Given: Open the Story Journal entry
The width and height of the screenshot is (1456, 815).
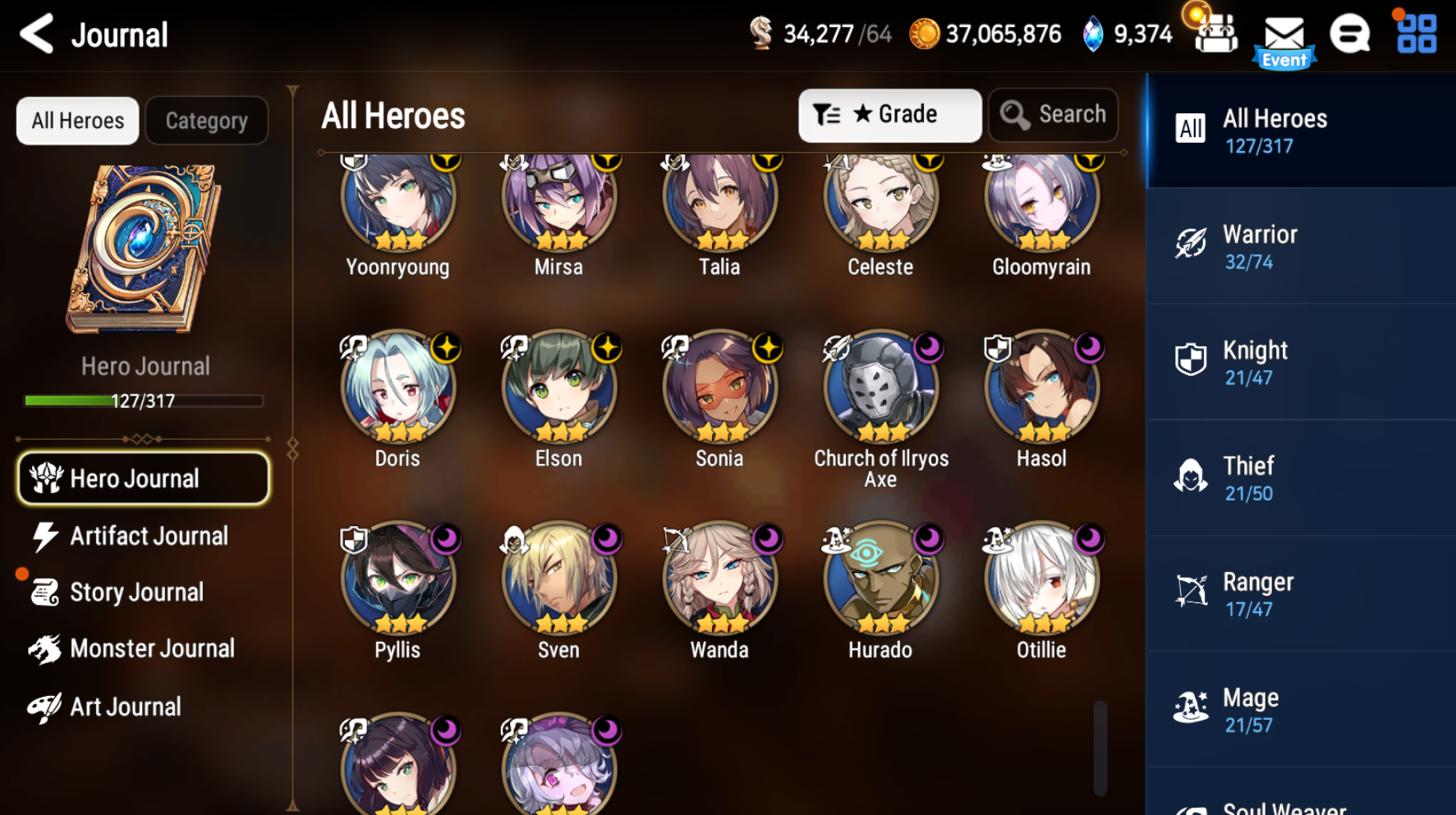Looking at the screenshot, I should 136,592.
